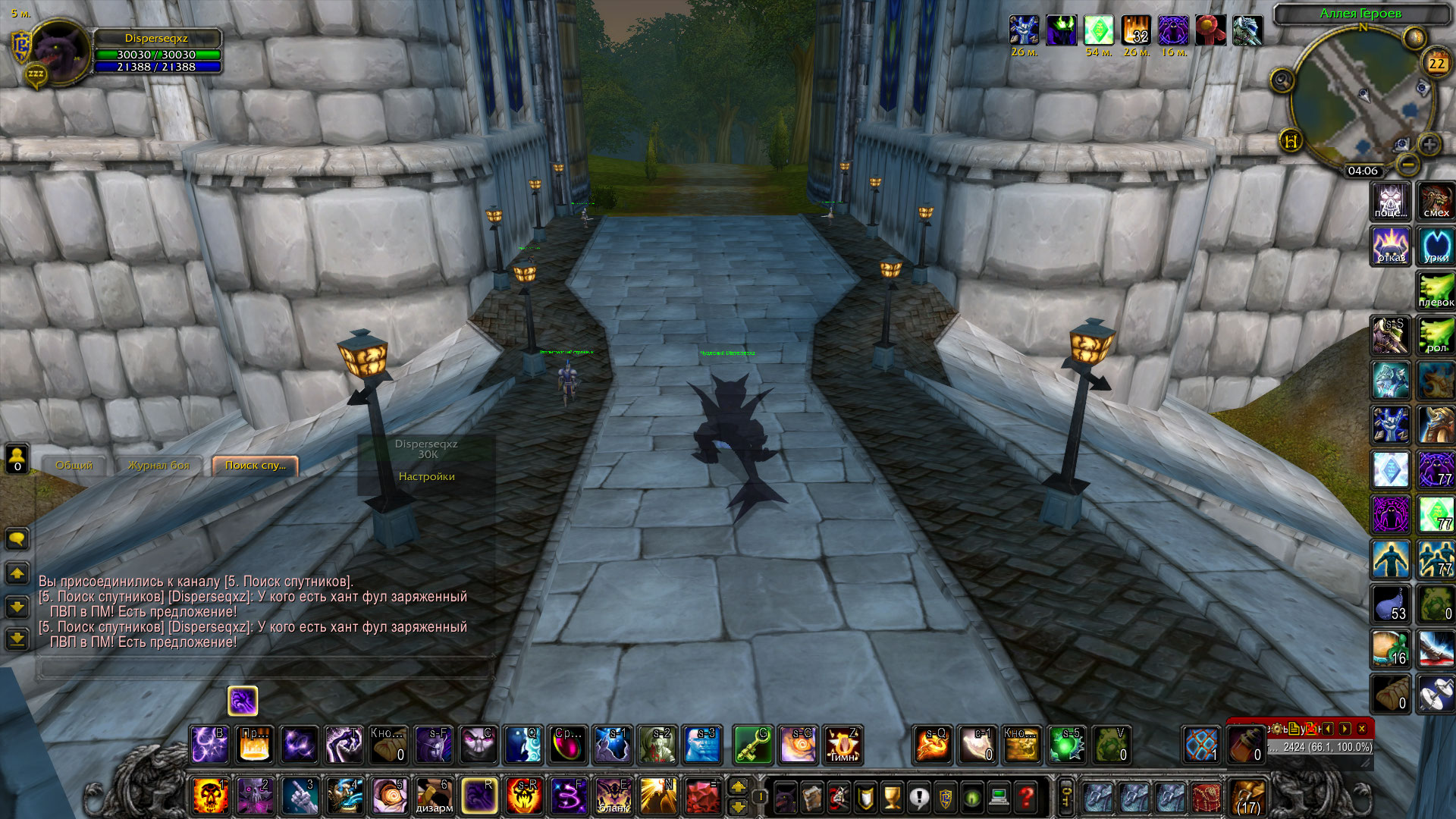Toggle the minimap tracking magnifier button

pyautogui.click(x=1282, y=80)
